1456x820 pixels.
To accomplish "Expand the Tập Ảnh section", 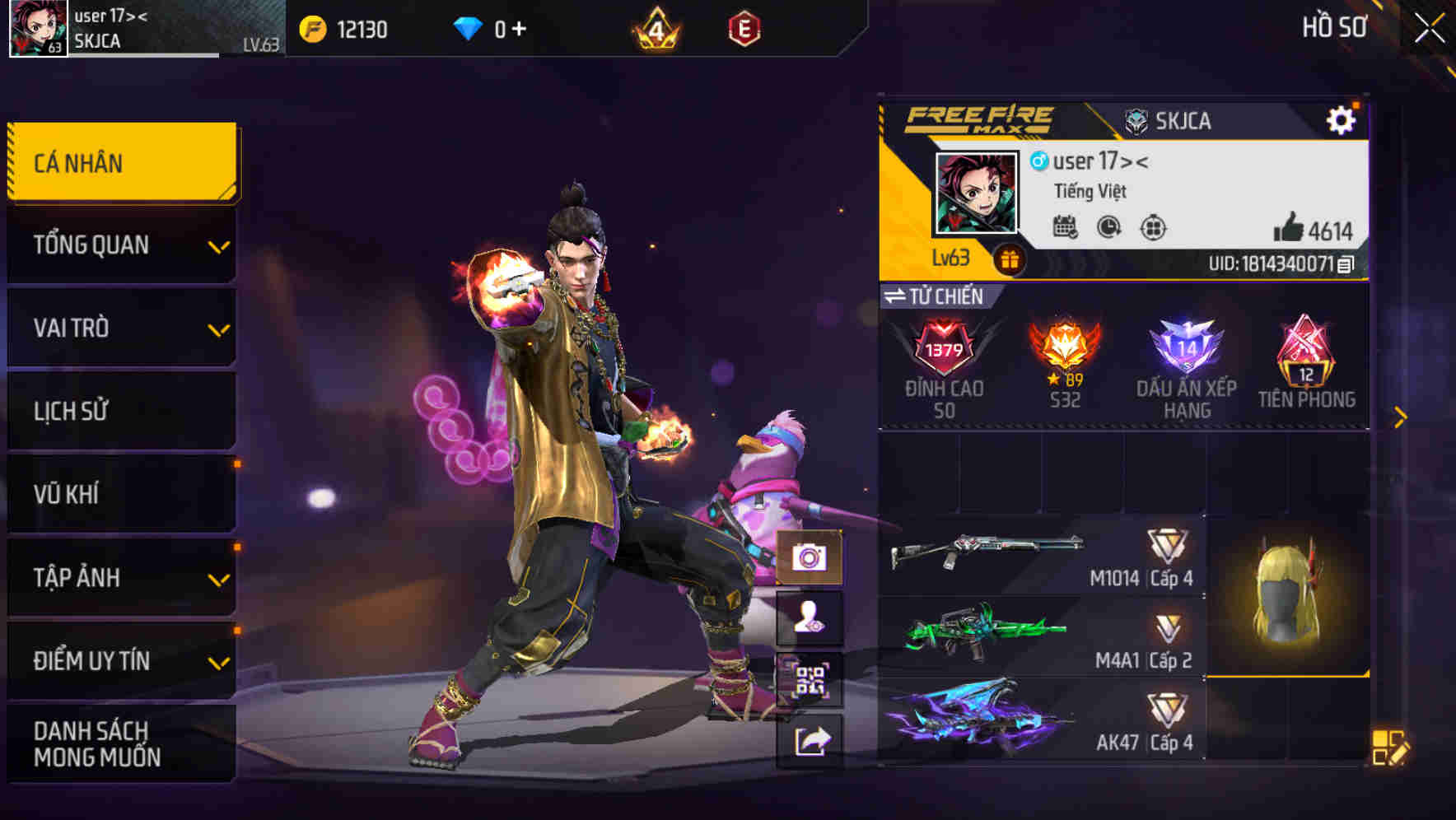I will [x=121, y=578].
